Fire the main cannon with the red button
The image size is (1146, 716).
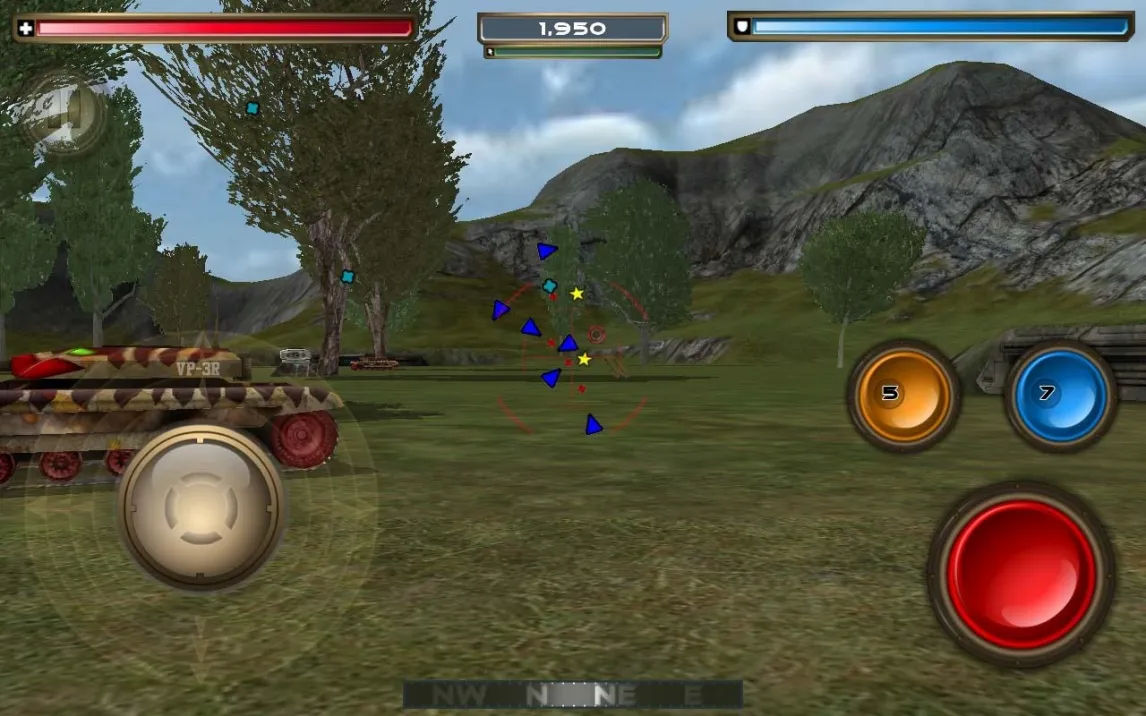(x=1021, y=574)
